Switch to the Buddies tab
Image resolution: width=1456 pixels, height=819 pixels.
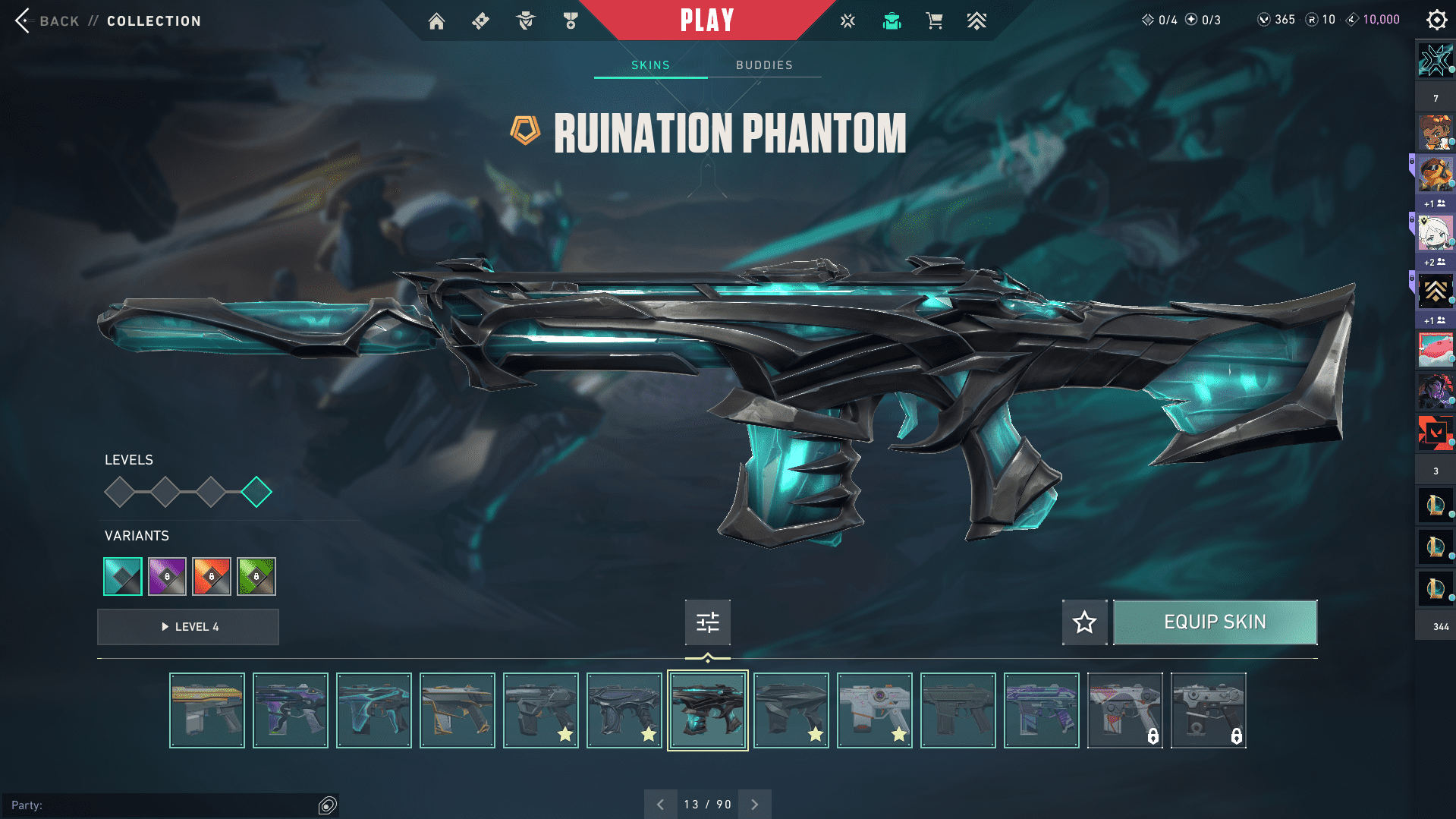tap(764, 65)
